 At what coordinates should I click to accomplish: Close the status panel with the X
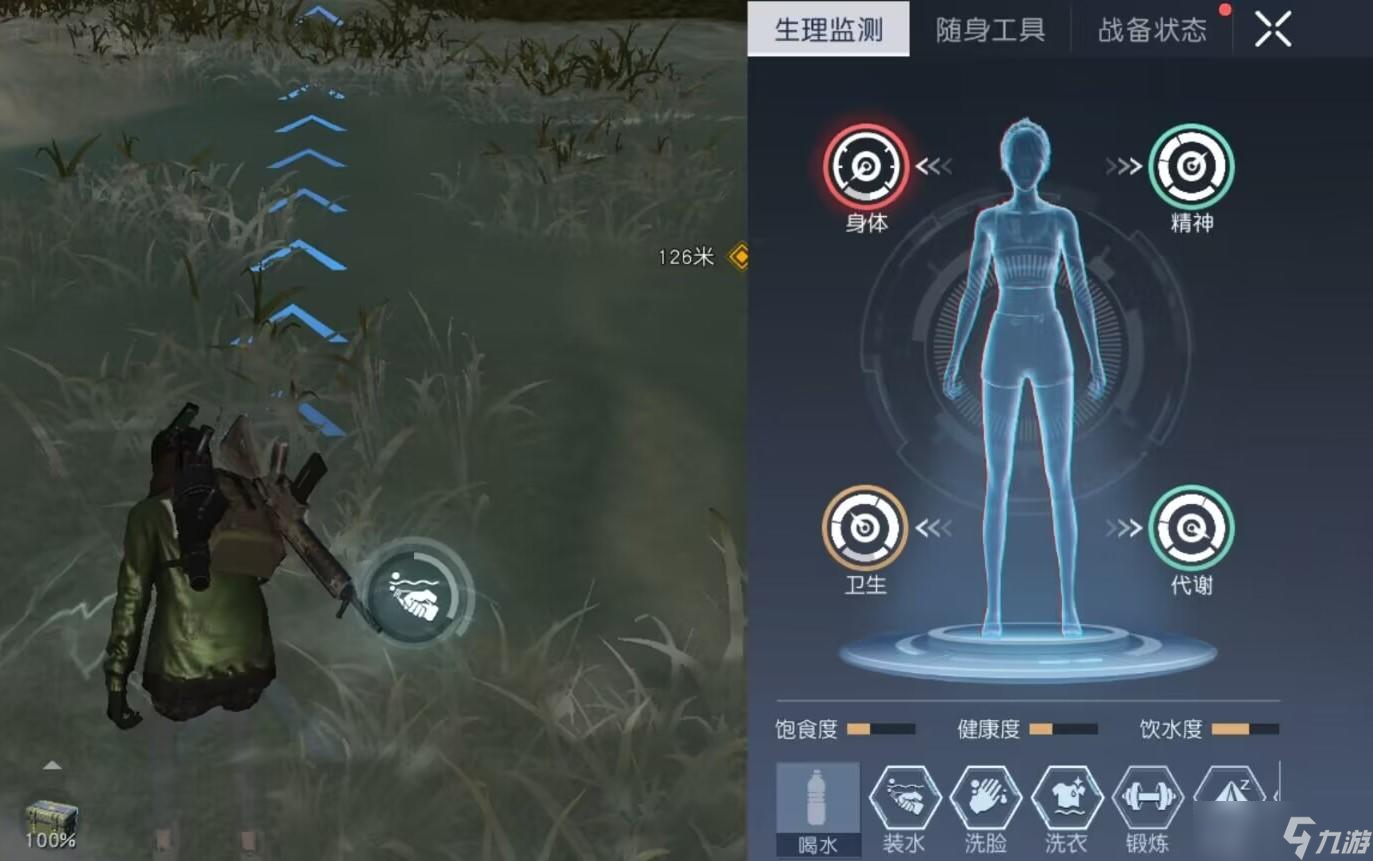[x=1272, y=28]
